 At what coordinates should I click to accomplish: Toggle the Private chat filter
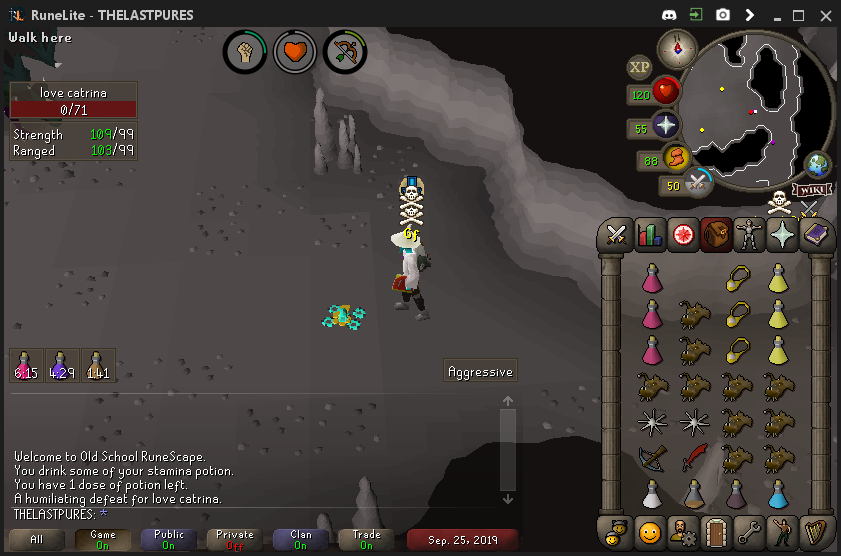pyautogui.click(x=235, y=540)
